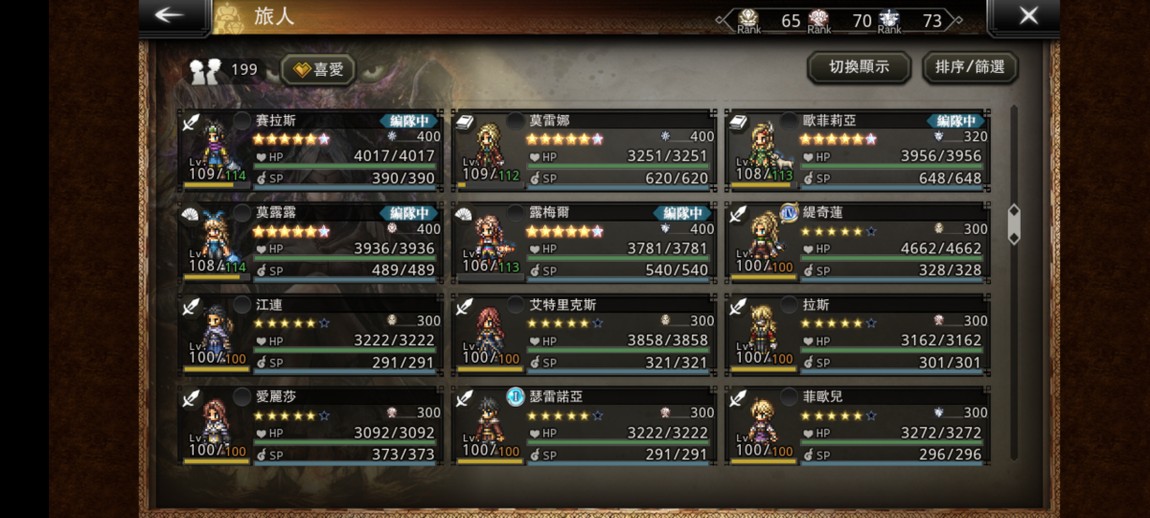This screenshot has width=1150, height=518.
Task: Pick the 莫露露 traveler entry
Action: 311,242
